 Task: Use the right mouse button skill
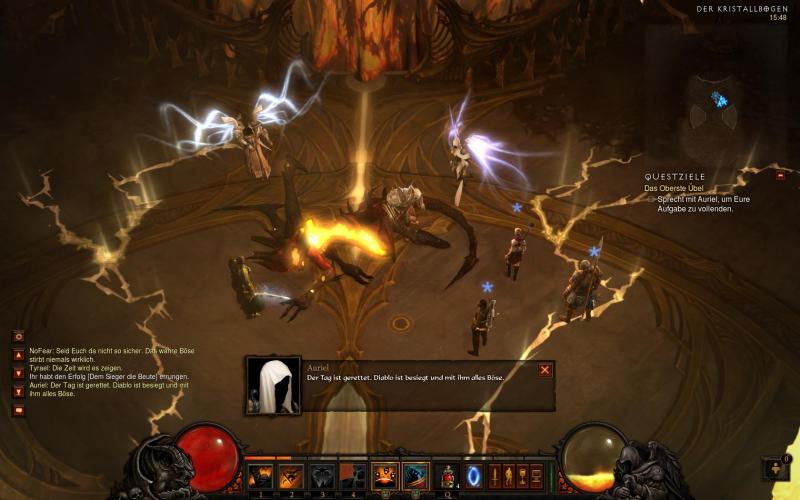[x=415, y=476]
